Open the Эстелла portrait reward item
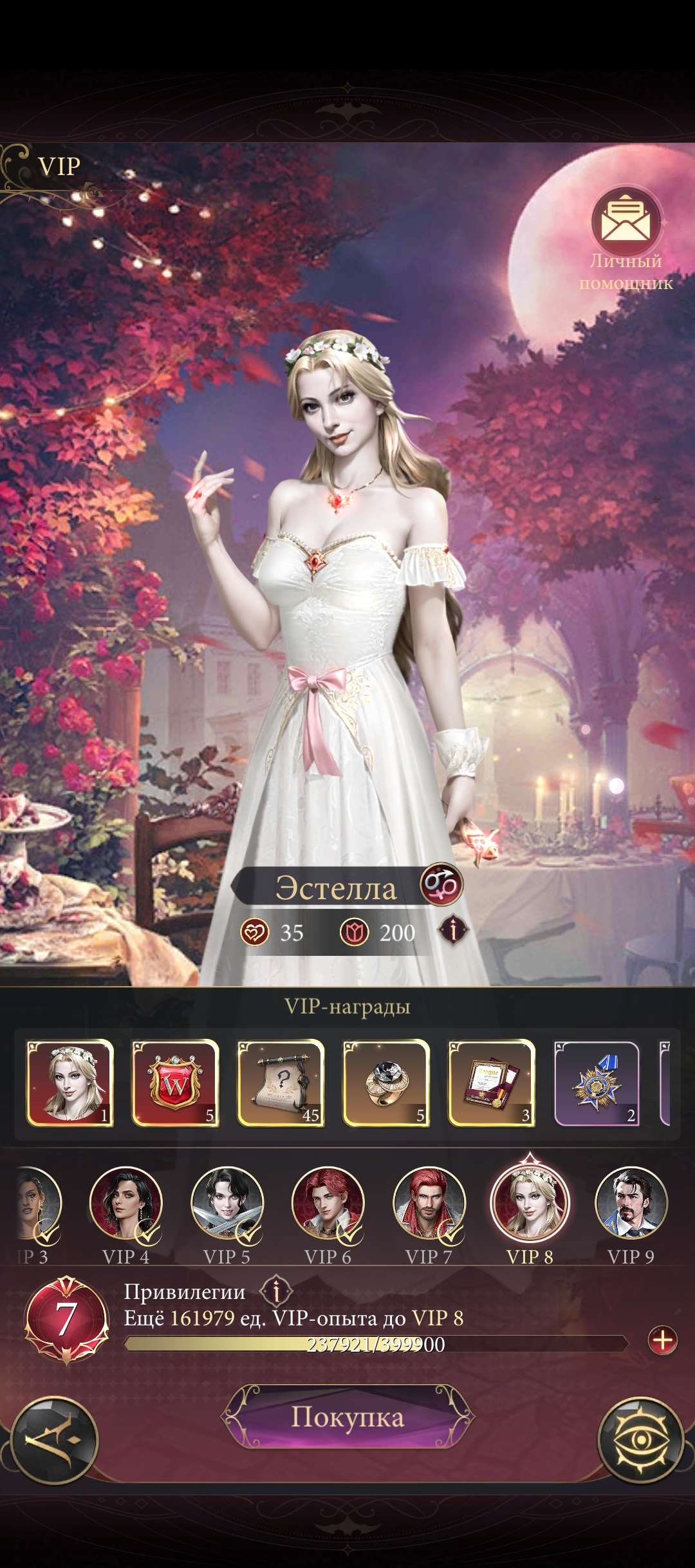This screenshot has width=695, height=1568. point(69,1082)
